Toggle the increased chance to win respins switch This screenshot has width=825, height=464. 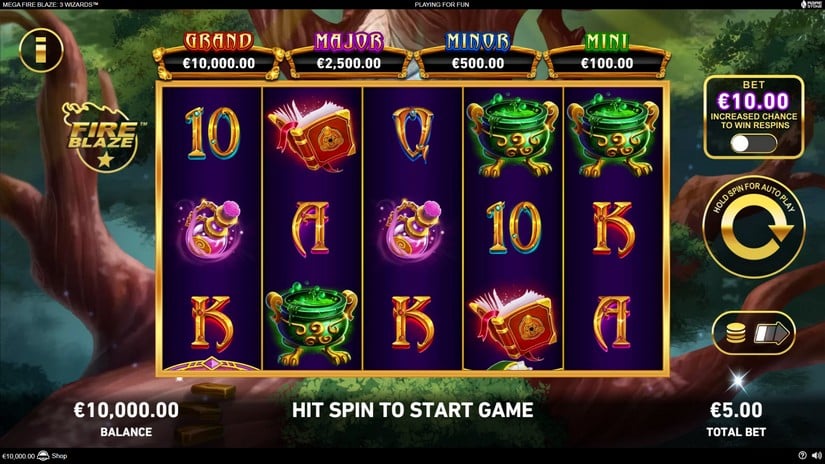click(753, 143)
